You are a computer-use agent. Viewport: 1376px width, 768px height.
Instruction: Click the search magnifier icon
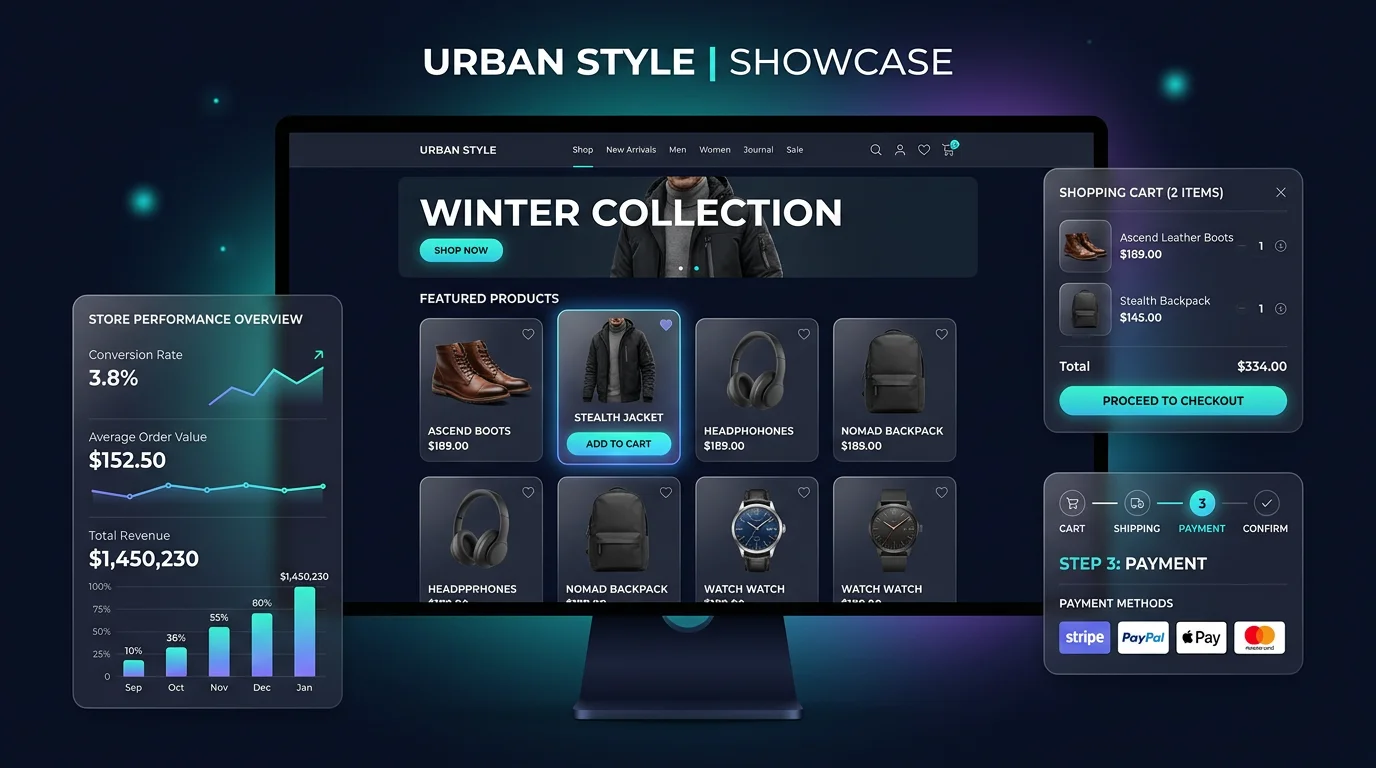coord(876,150)
